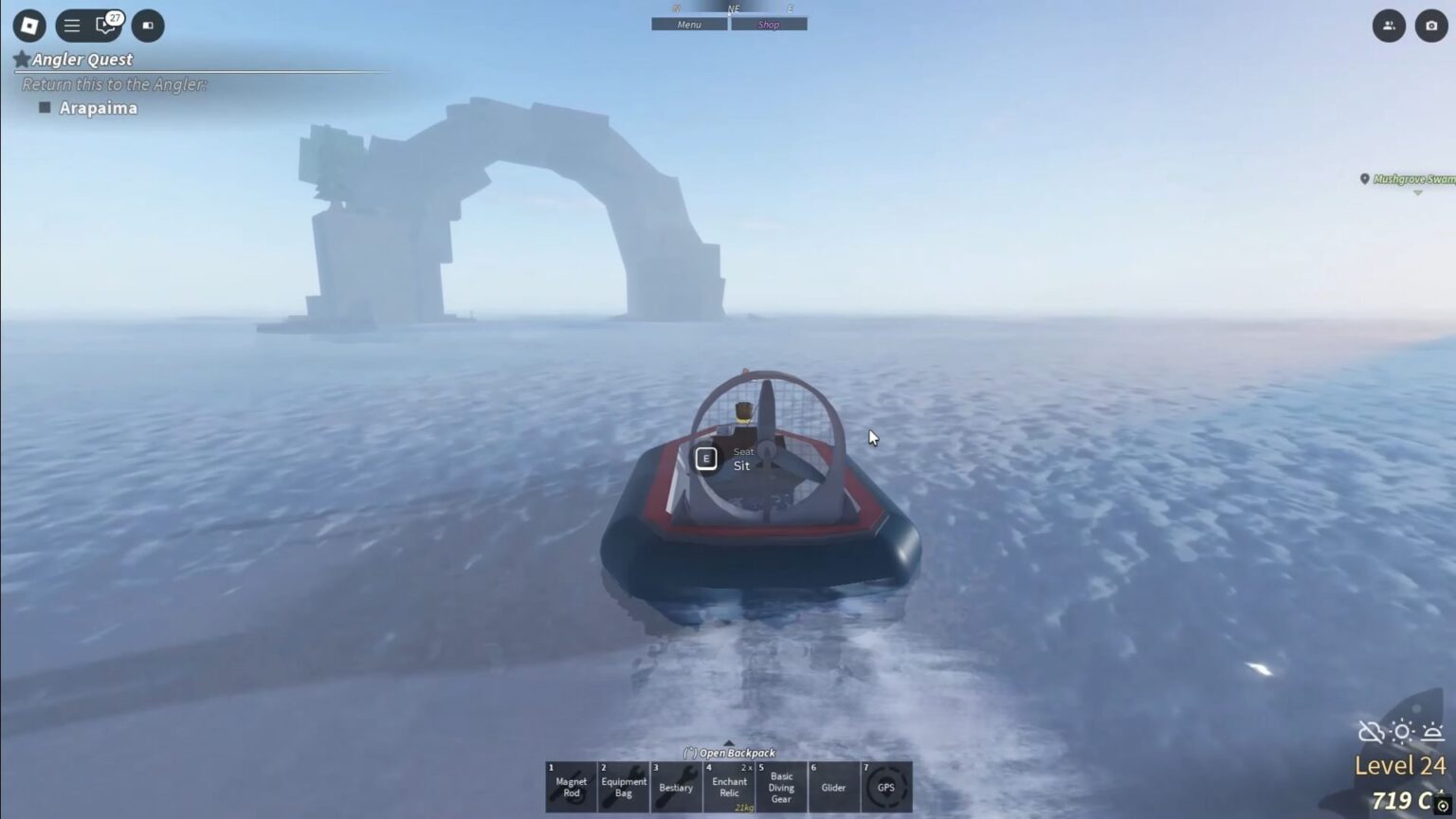The image size is (1456, 819).
Task: Open the friends list button top right
Action: click(x=1389, y=26)
